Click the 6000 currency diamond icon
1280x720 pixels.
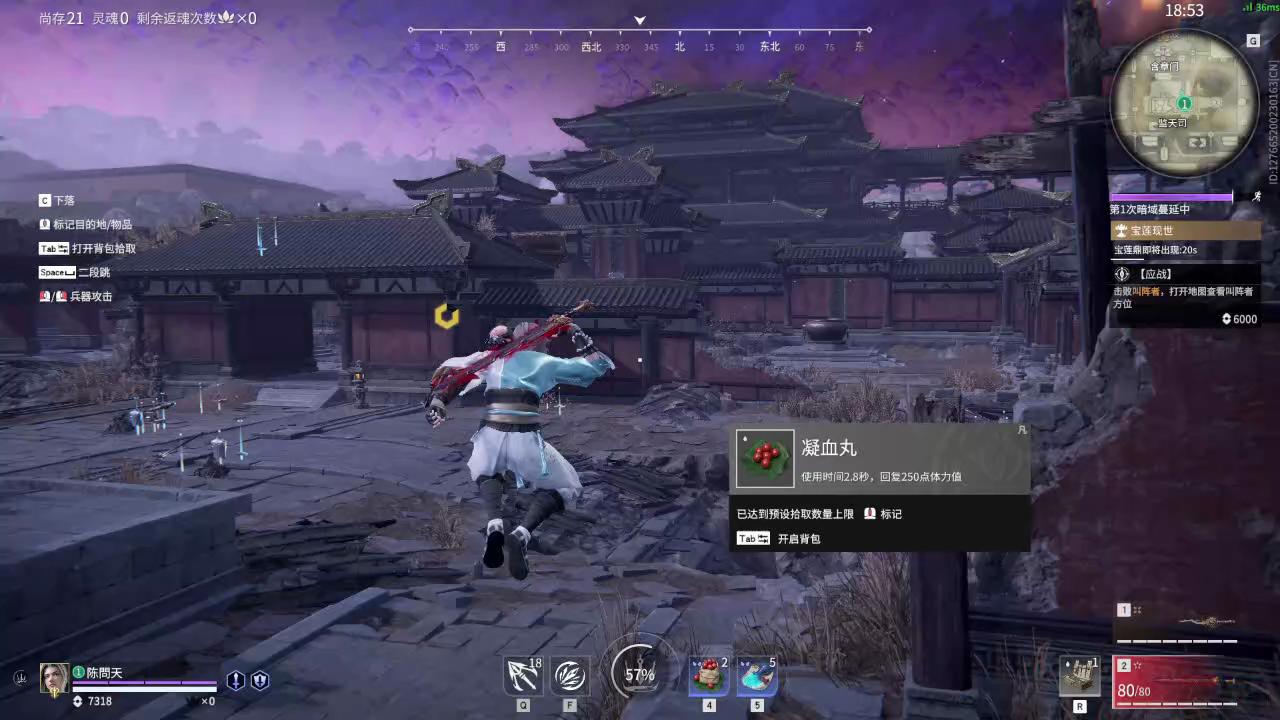[1227, 319]
